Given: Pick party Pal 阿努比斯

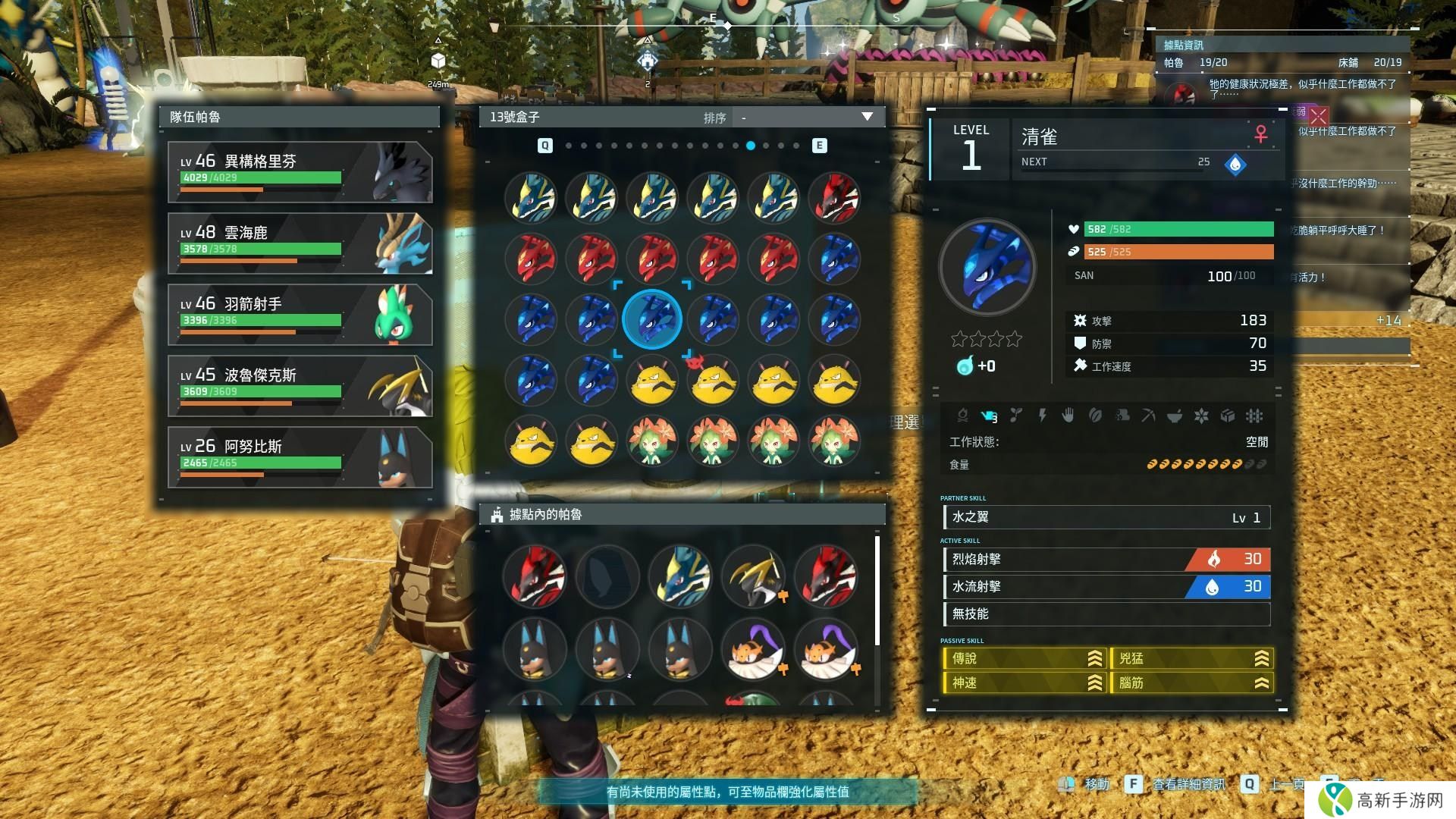Looking at the screenshot, I should (x=300, y=457).
